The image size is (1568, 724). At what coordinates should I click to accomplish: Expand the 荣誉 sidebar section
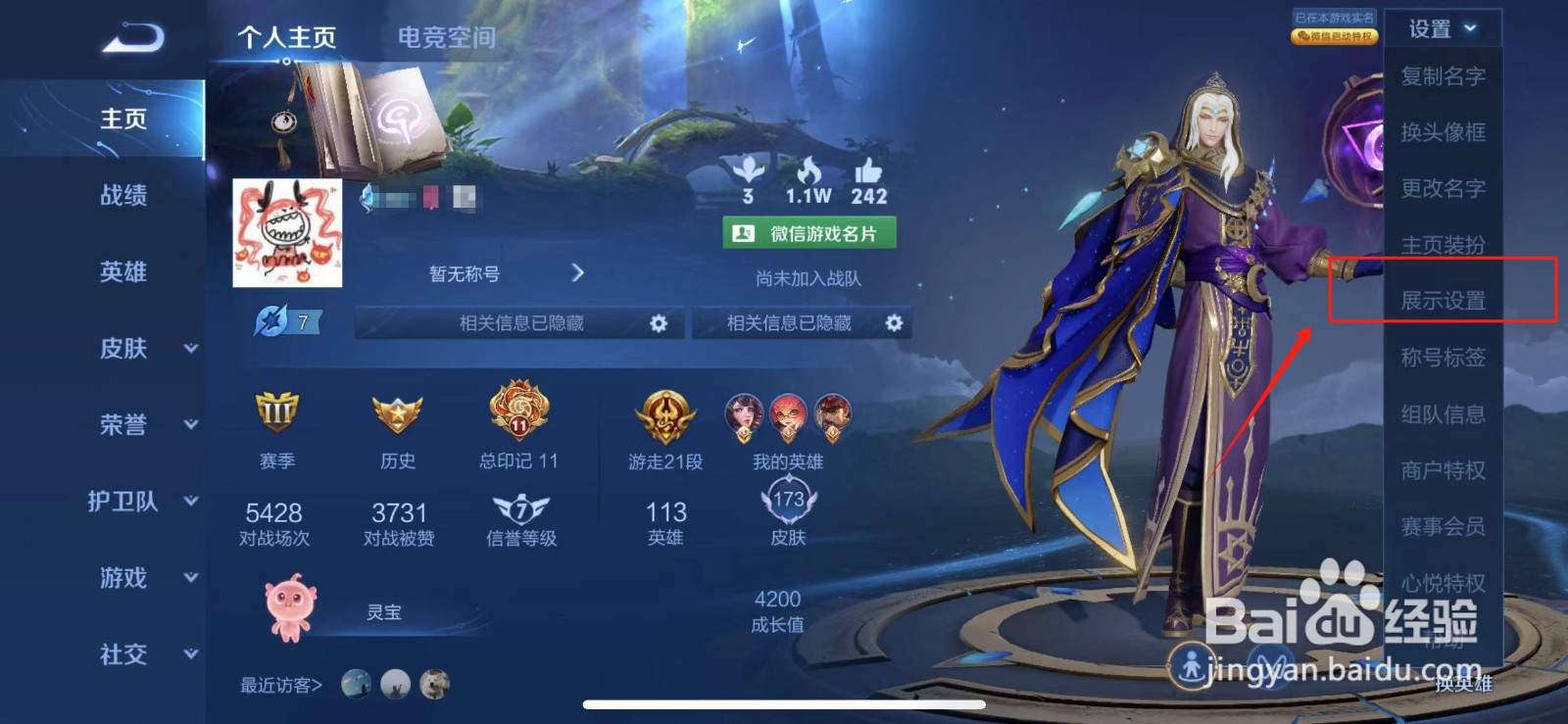tap(122, 425)
